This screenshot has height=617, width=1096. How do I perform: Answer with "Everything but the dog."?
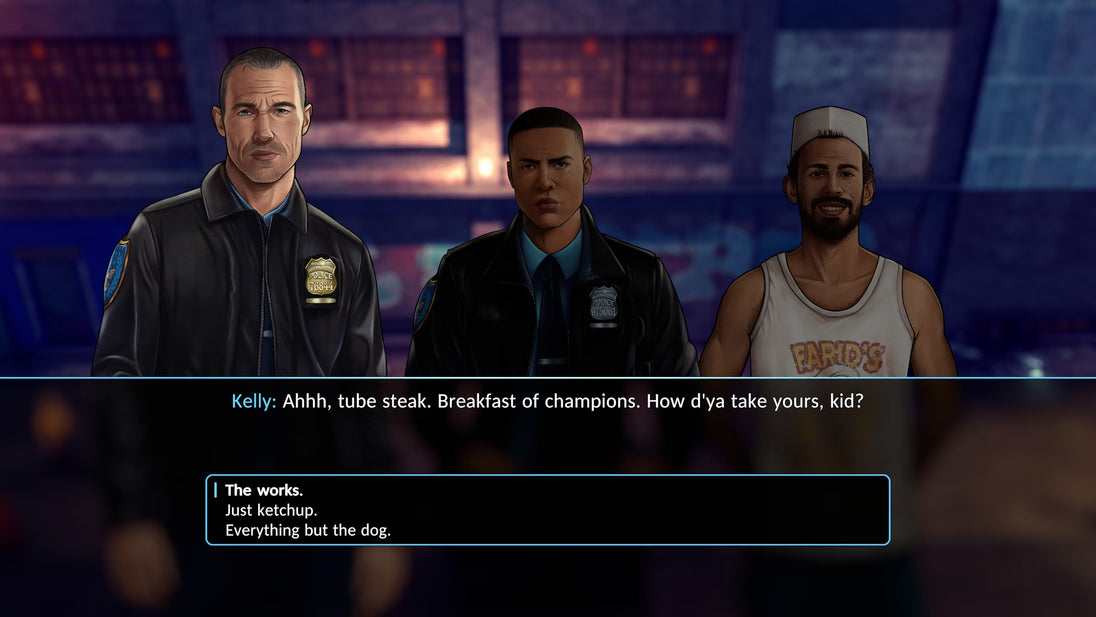tap(308, 530)
